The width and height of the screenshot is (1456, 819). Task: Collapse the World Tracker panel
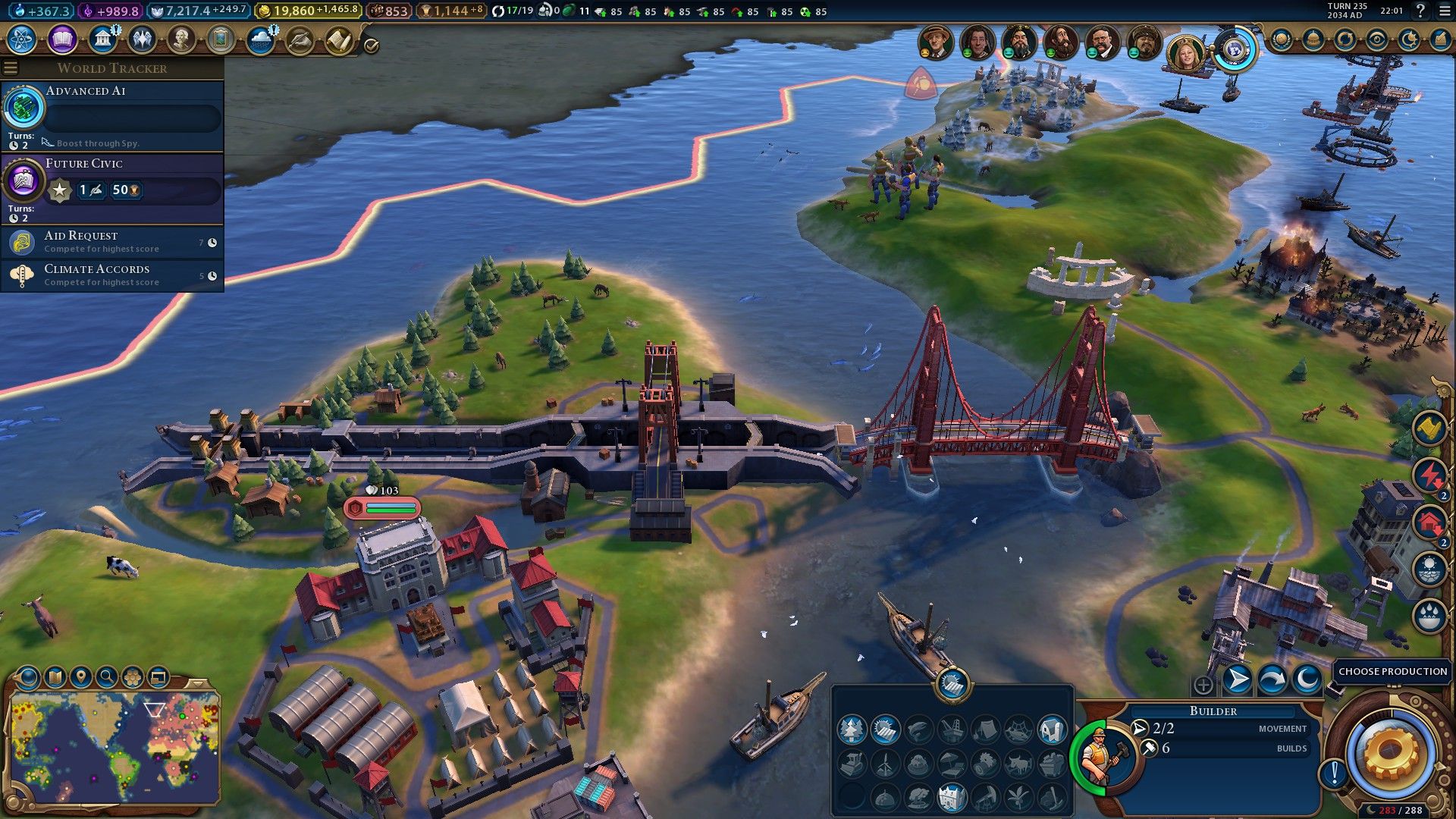[10, 68]
